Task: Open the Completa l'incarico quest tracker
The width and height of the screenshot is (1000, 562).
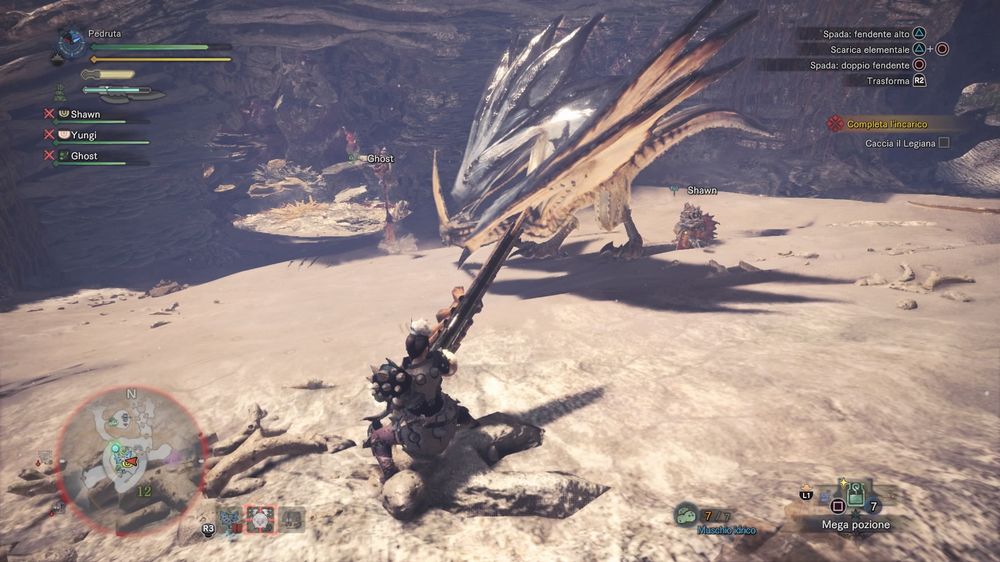Action: pos(887,124)
